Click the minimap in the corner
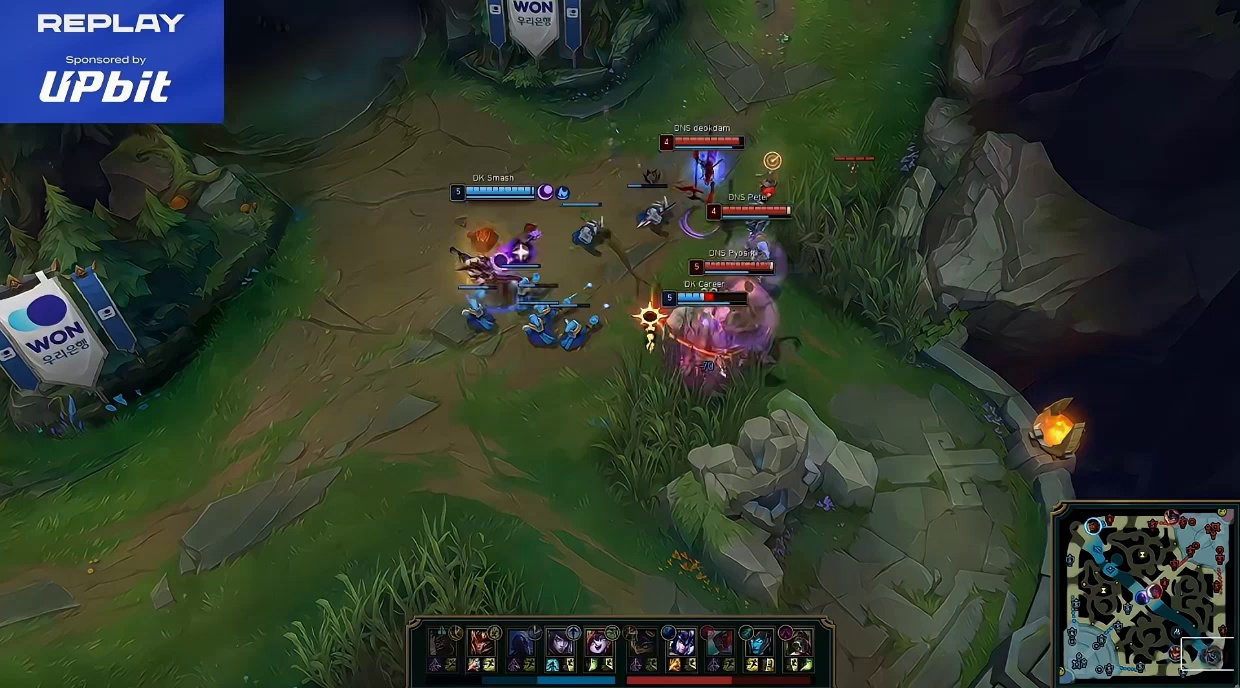This screenshot has height=688, width=1240. tap(1146, 595)
